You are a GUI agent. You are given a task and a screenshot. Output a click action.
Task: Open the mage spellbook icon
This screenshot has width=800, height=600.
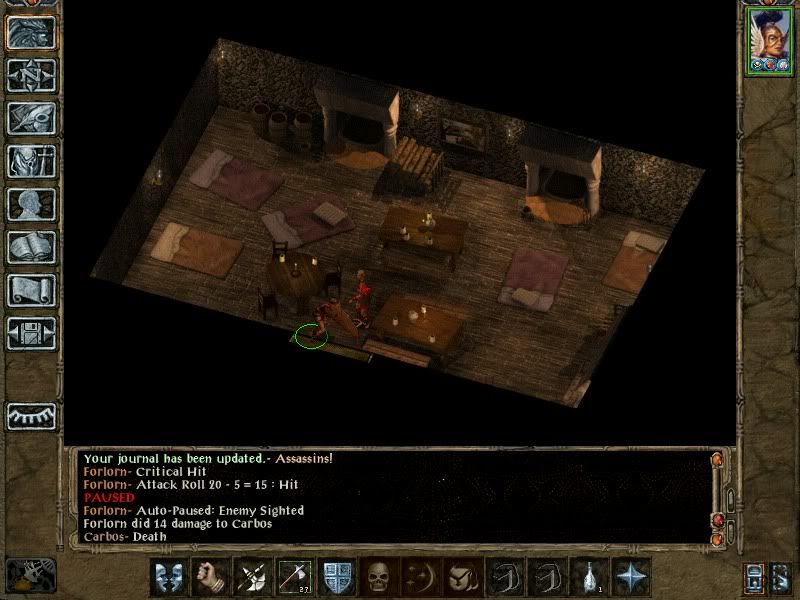click(x=31, y=247)
